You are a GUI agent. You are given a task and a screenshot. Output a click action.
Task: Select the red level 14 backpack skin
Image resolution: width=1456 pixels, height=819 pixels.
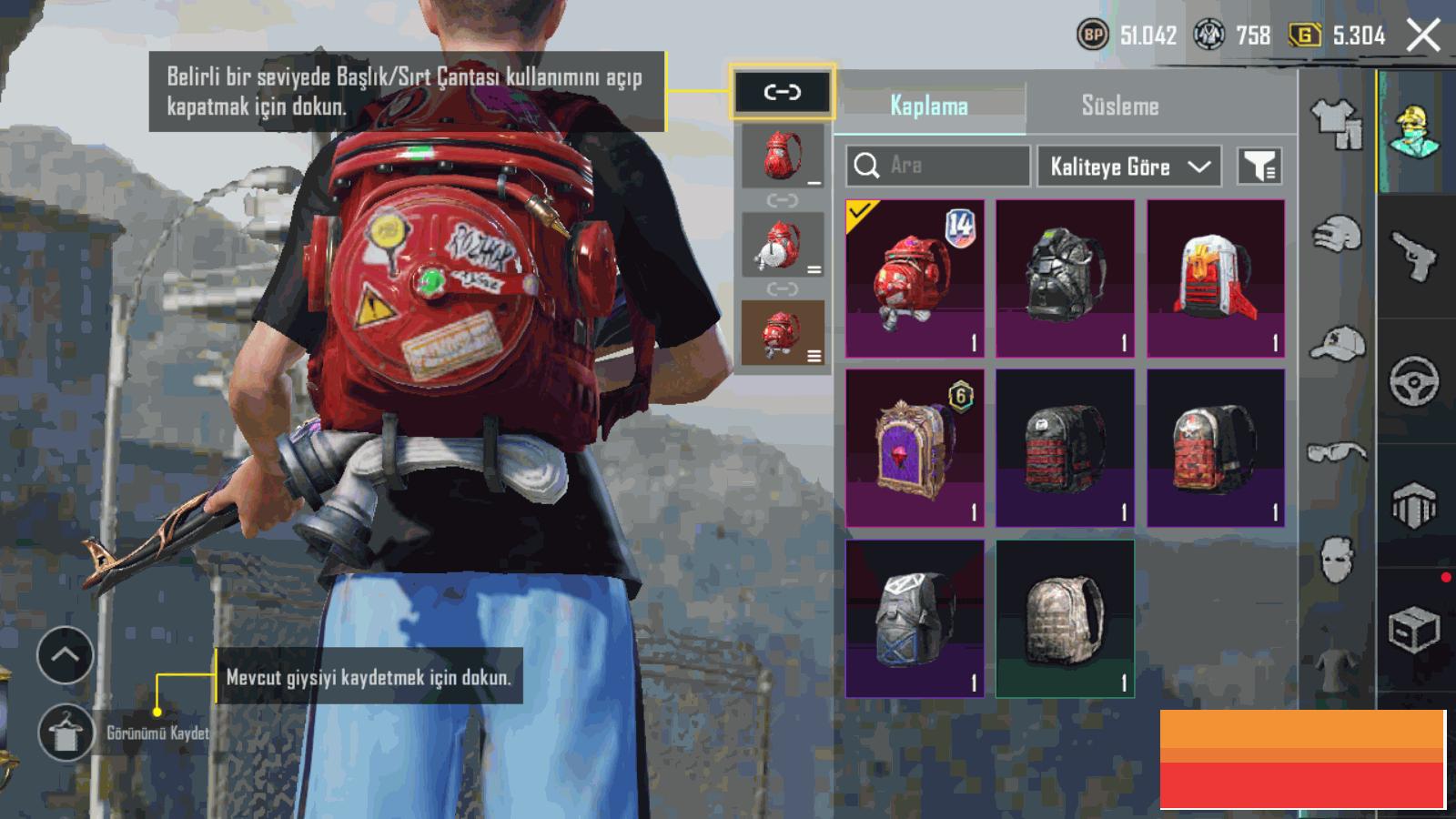coord(915,278)
